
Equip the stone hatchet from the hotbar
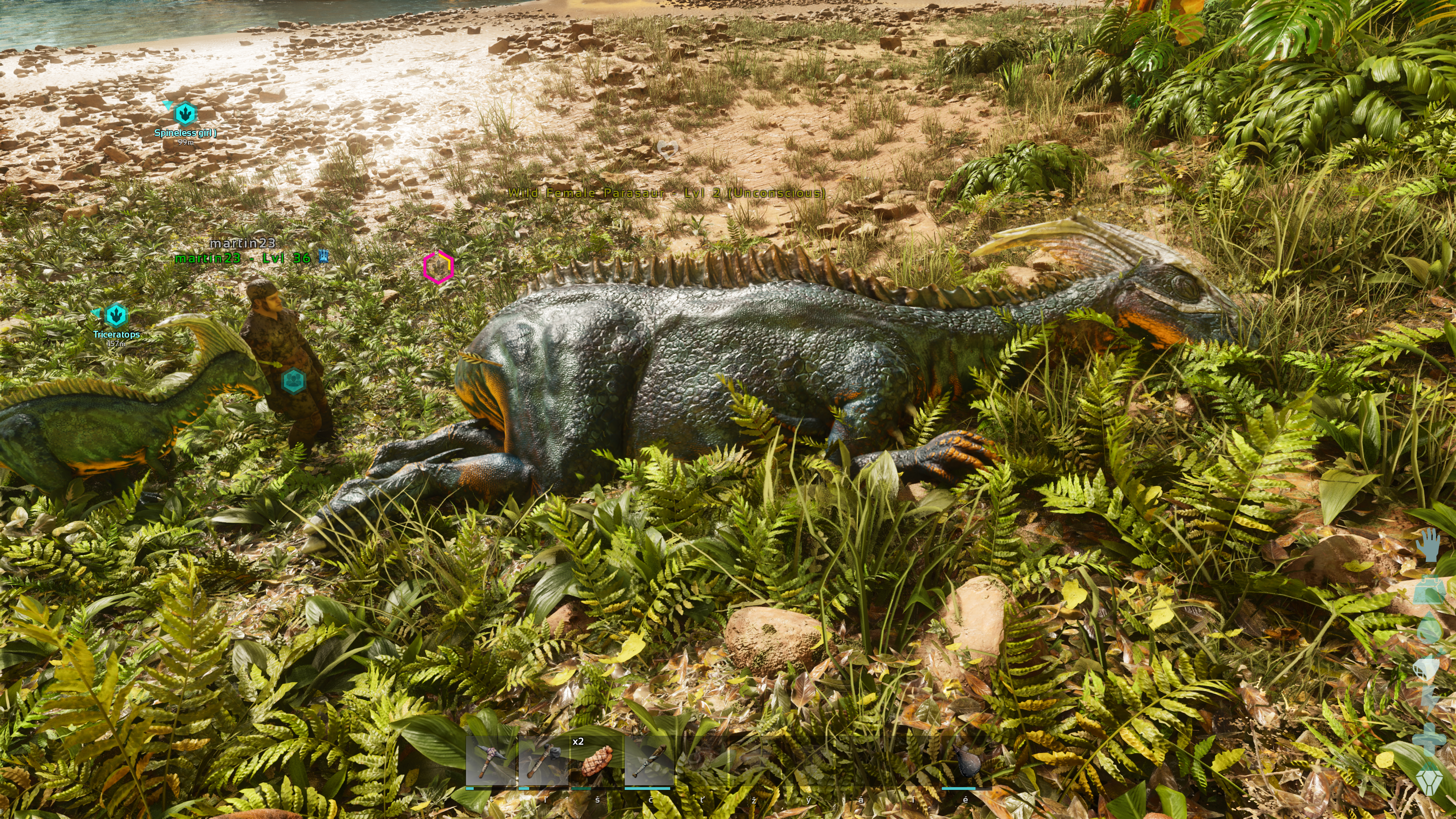543,760
